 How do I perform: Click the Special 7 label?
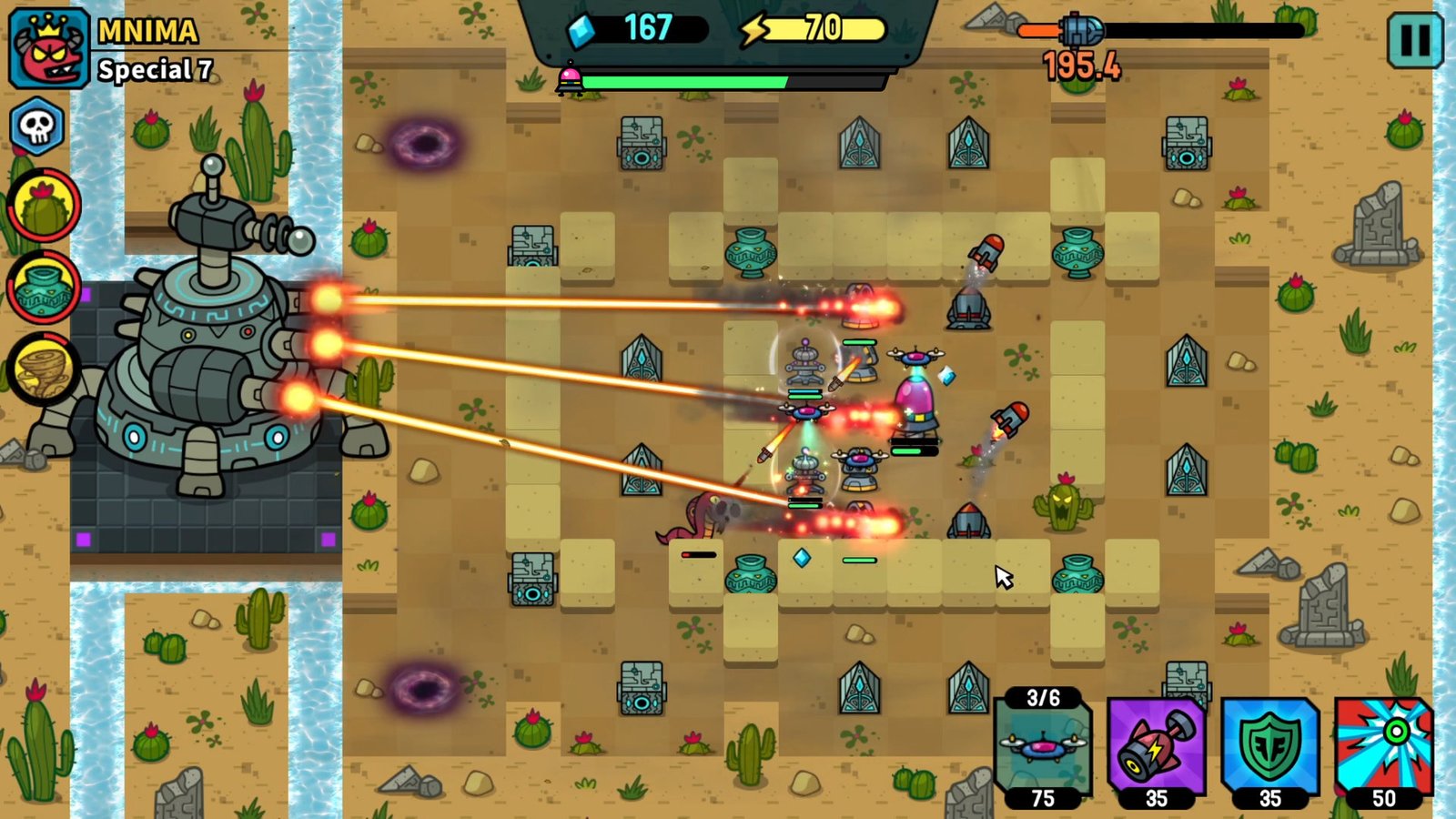155,68
